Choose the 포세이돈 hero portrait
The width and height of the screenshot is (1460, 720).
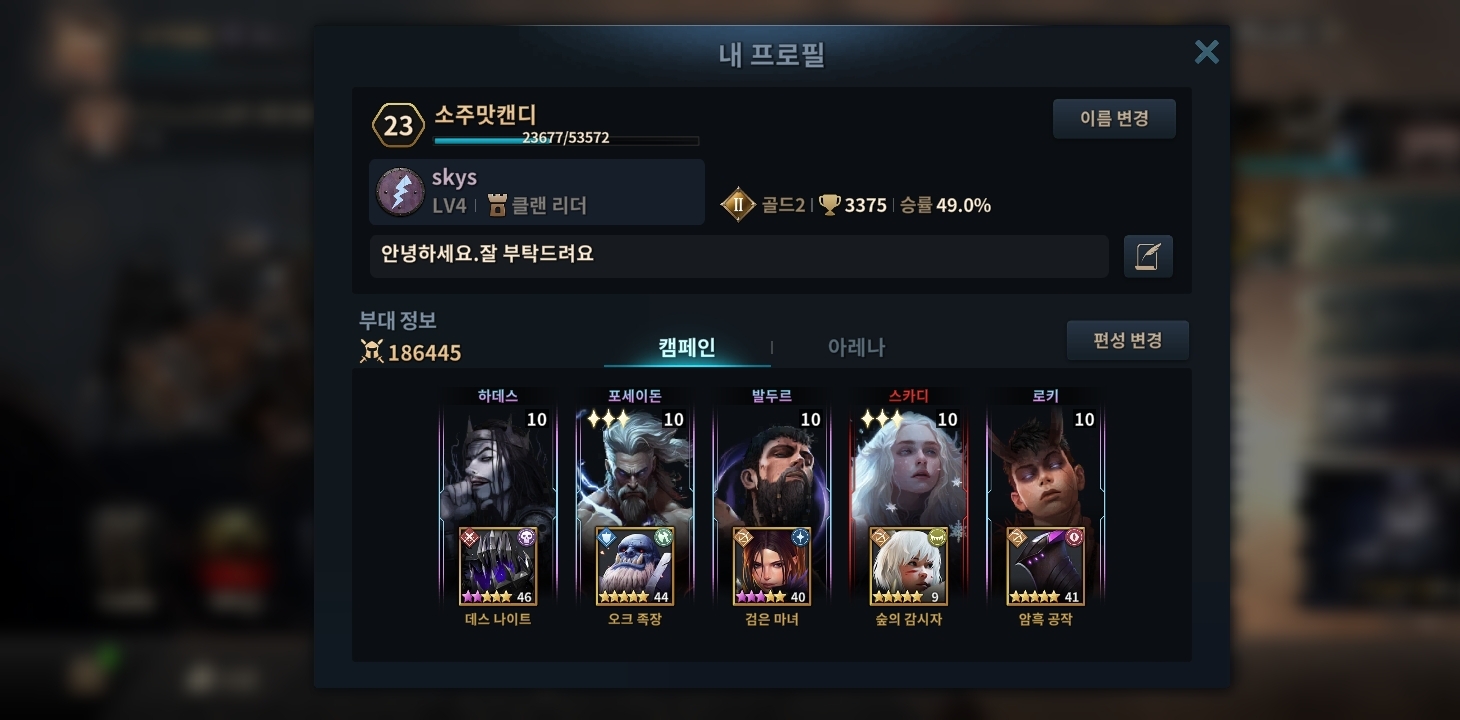[x=635, y=465]
